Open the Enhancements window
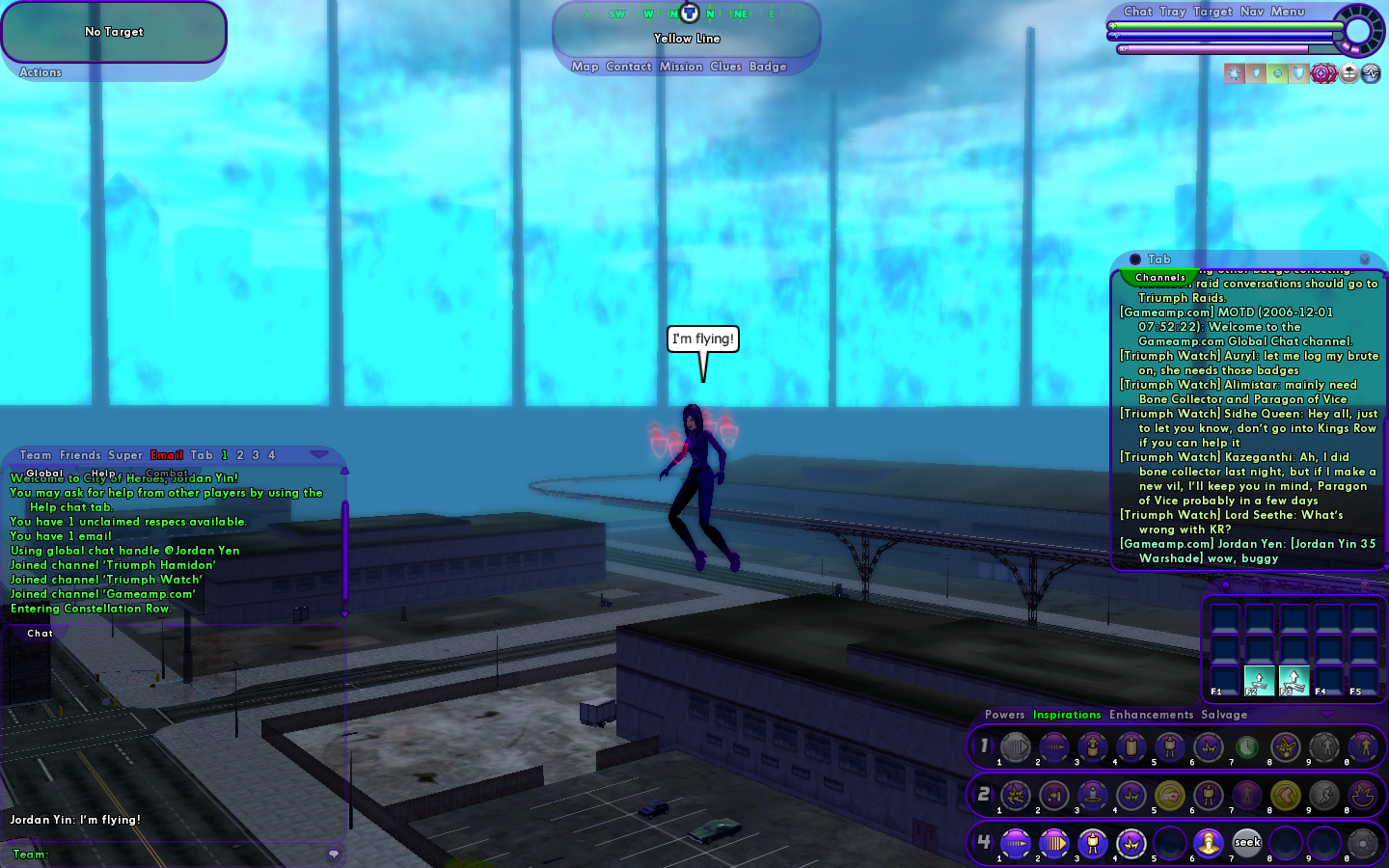This screenshot has width=1389, height=868. click(1151, 715)
